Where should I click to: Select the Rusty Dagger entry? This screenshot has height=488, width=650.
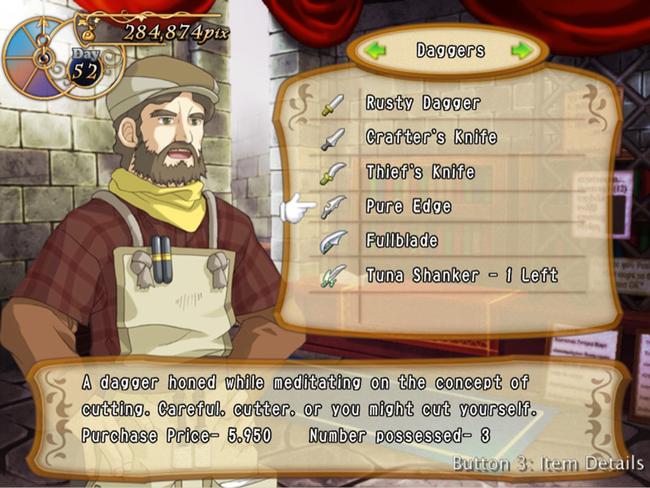pos(422,103)
